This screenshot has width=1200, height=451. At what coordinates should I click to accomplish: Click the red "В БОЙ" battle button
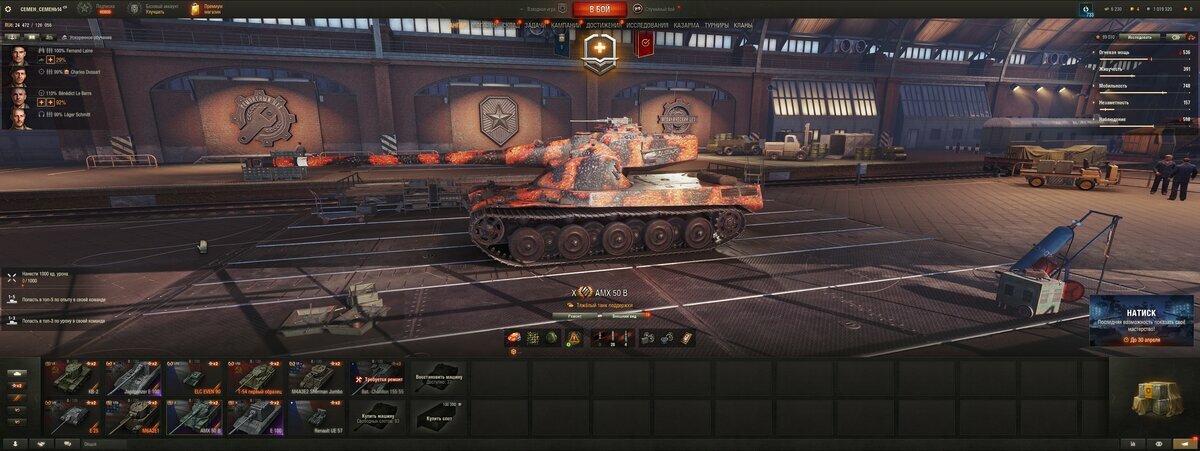[600, 9]
